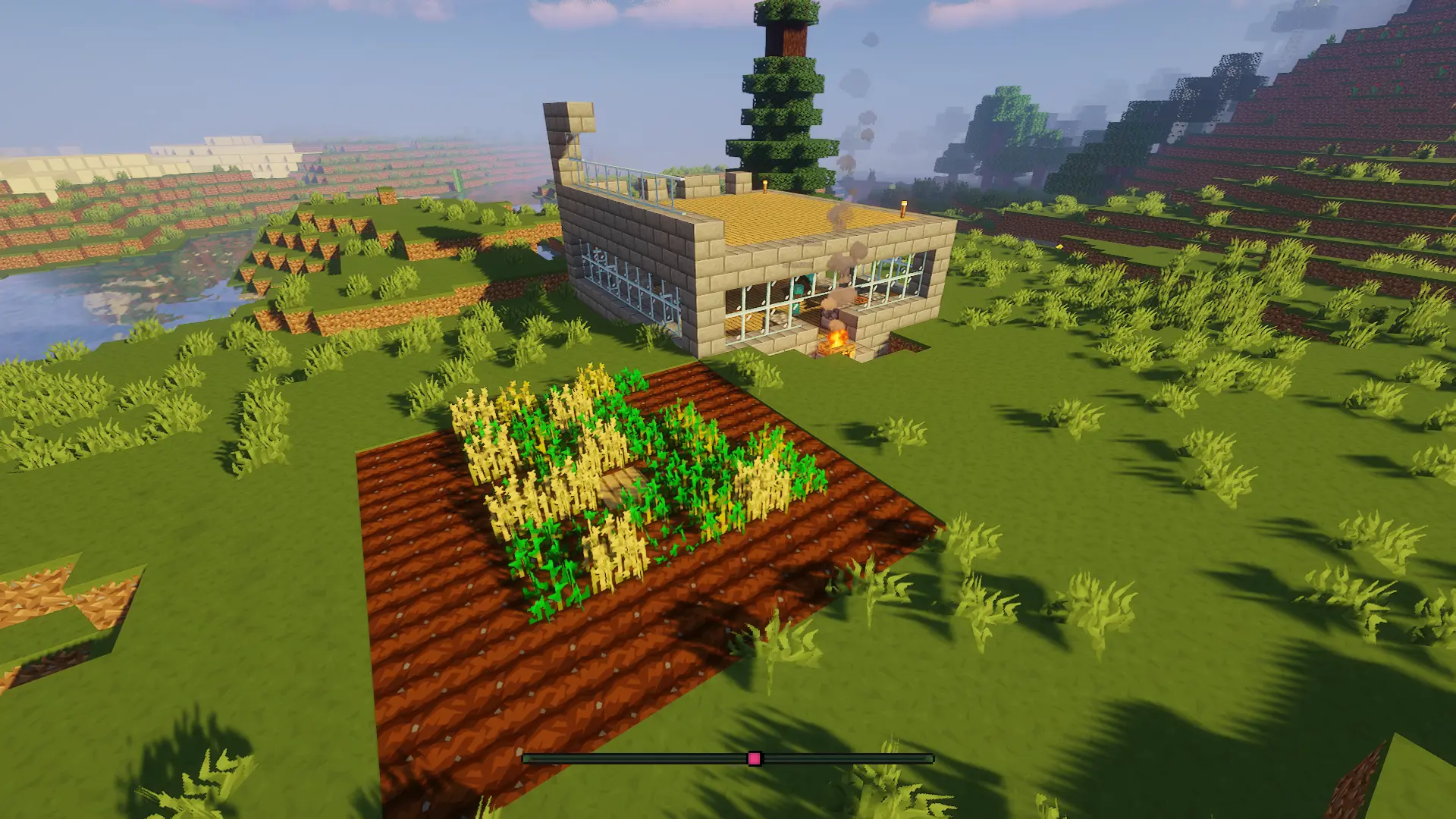Screen dimensions: 1456x819
Task: Click the pink handle on the slider bar
Action: pyautogui.click(x=754, y=758)
